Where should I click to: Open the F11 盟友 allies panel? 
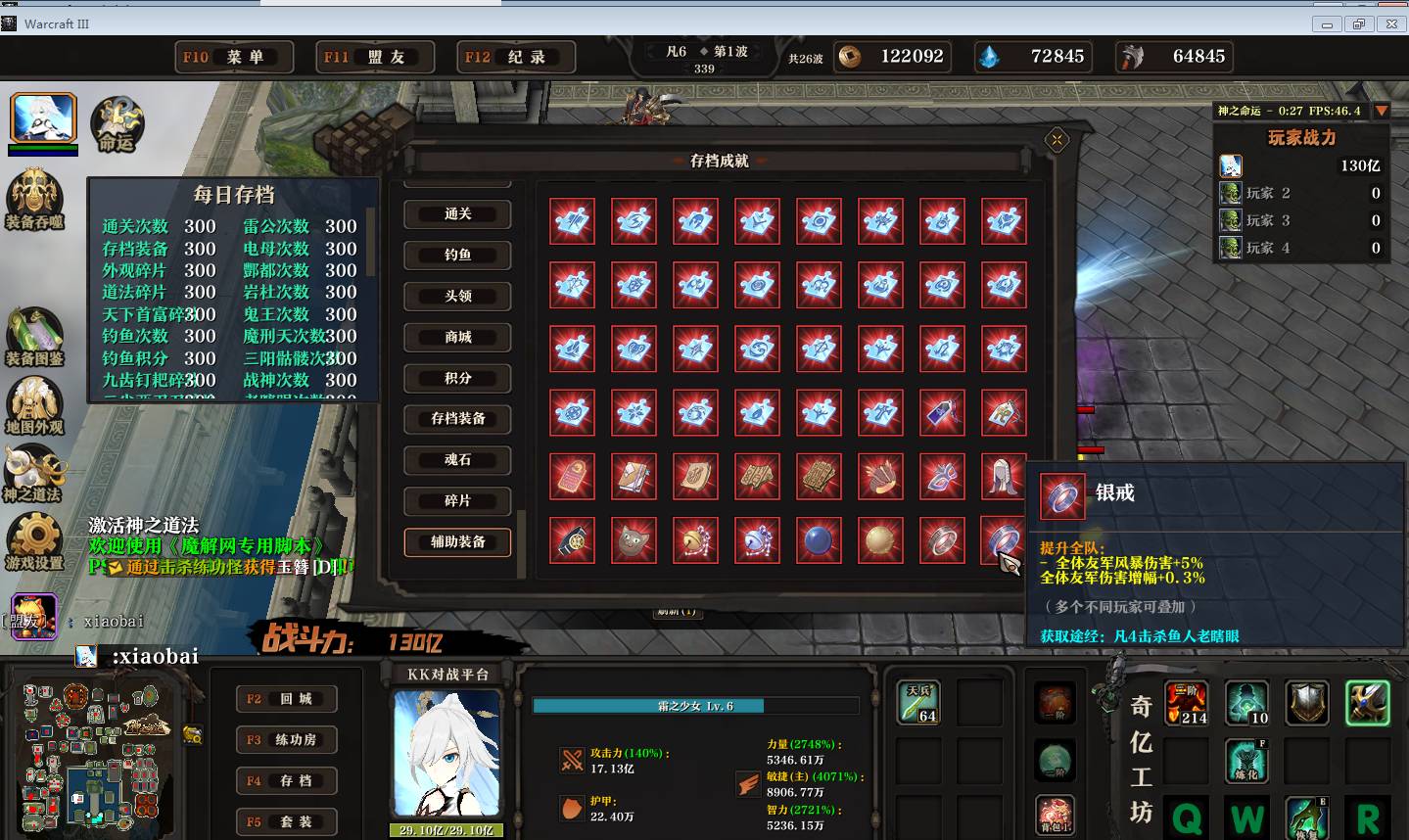375,57
